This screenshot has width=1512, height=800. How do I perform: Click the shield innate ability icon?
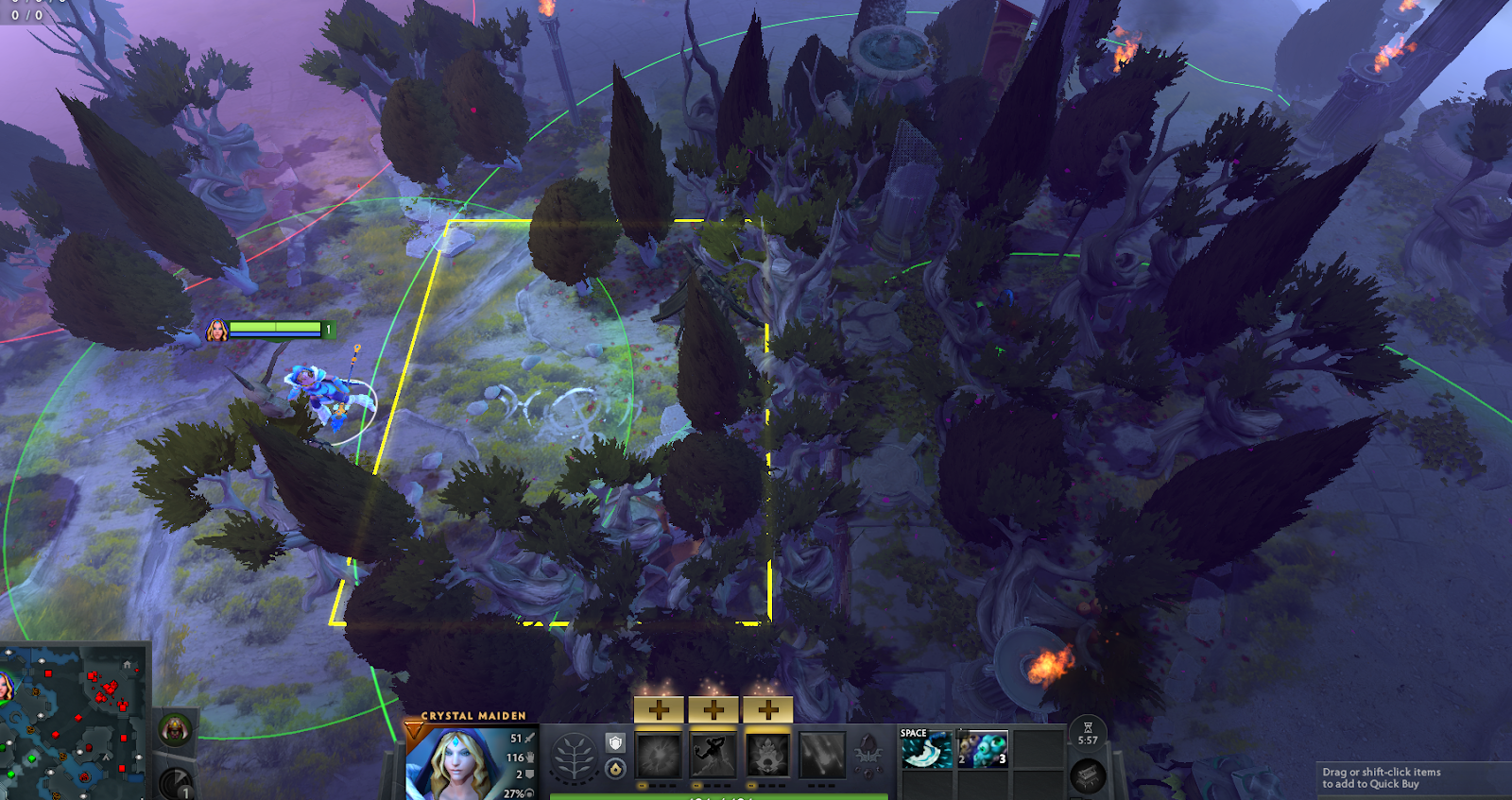click(615, 743)
